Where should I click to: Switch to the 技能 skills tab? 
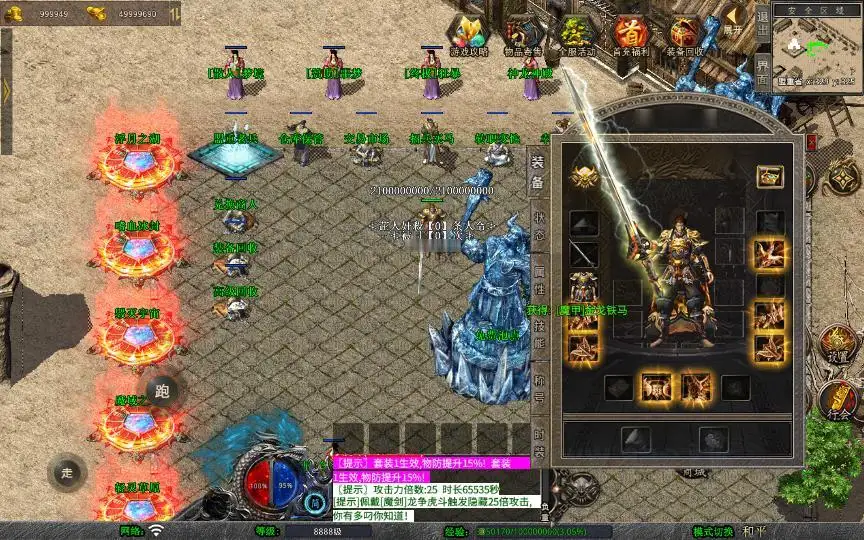538,330
